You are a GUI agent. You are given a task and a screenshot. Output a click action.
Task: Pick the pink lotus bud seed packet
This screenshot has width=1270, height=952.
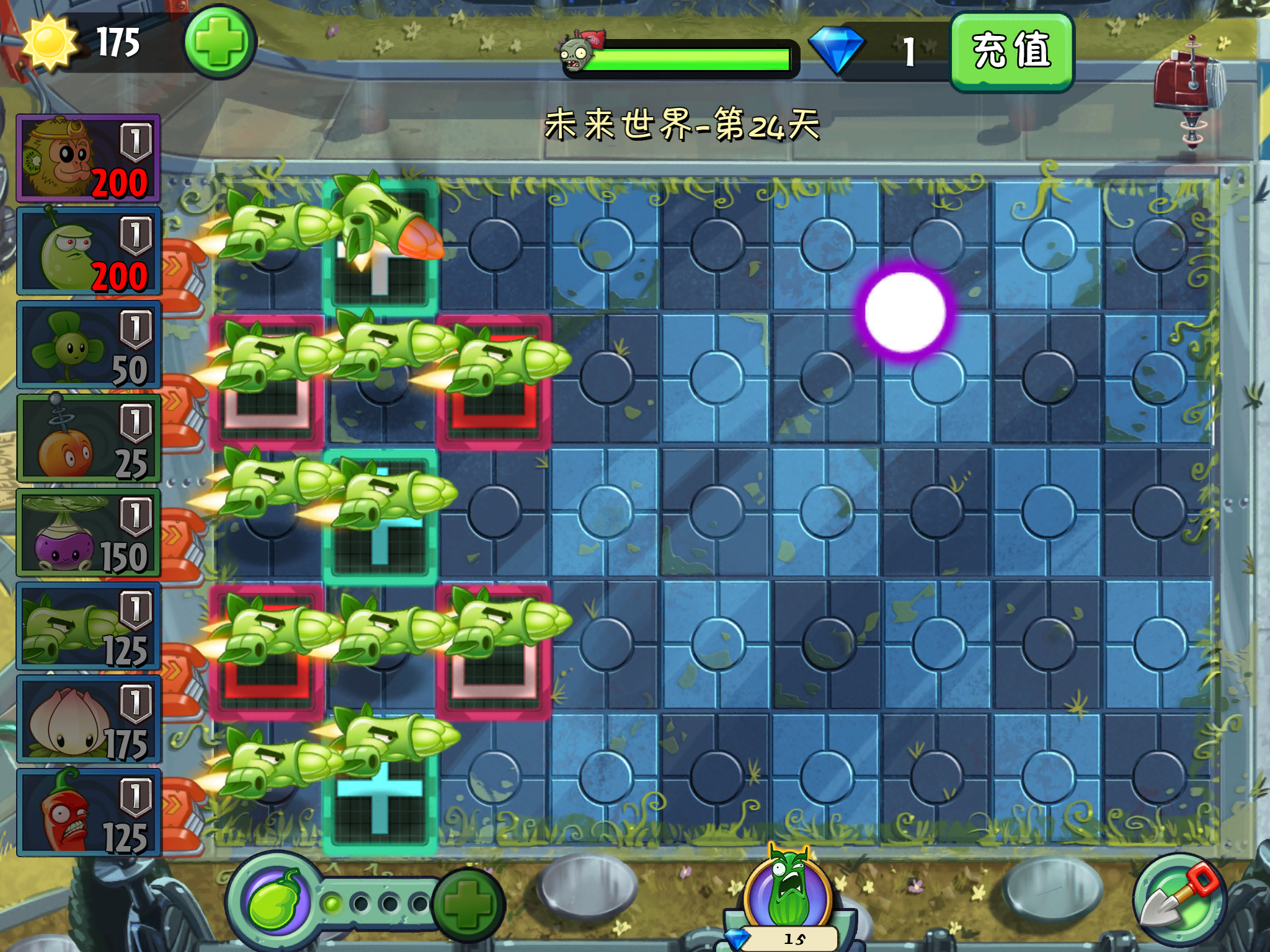click(88, 720)
